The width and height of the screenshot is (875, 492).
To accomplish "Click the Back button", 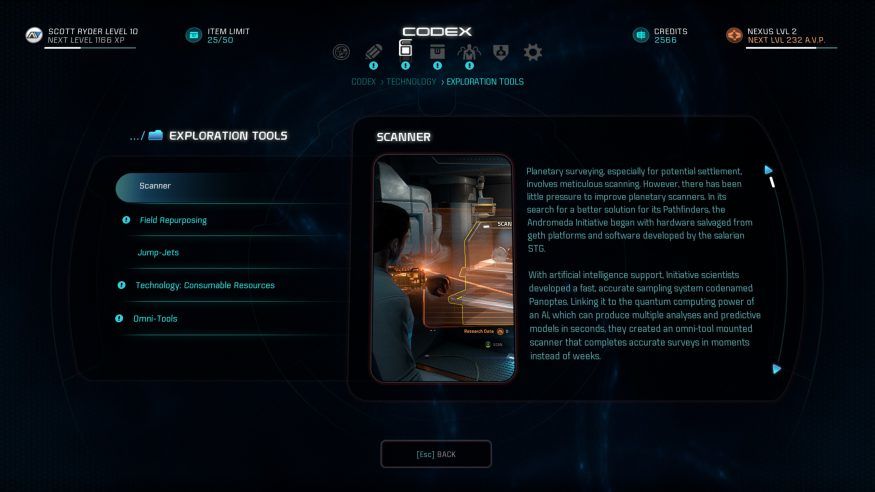I will pyautogui.click(x=436, y=454).
